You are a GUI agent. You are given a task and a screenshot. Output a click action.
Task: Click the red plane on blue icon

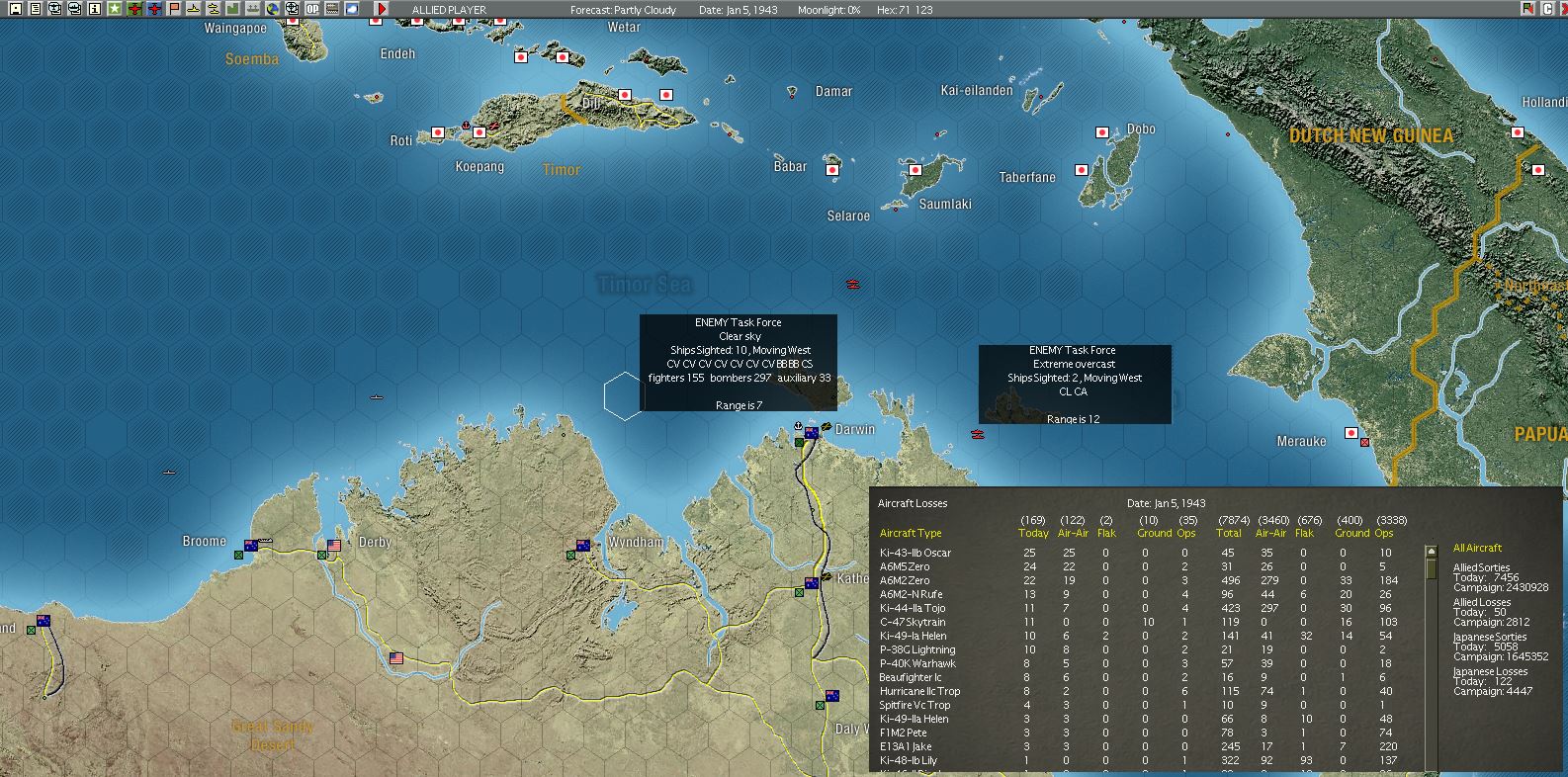coord(154,9)
